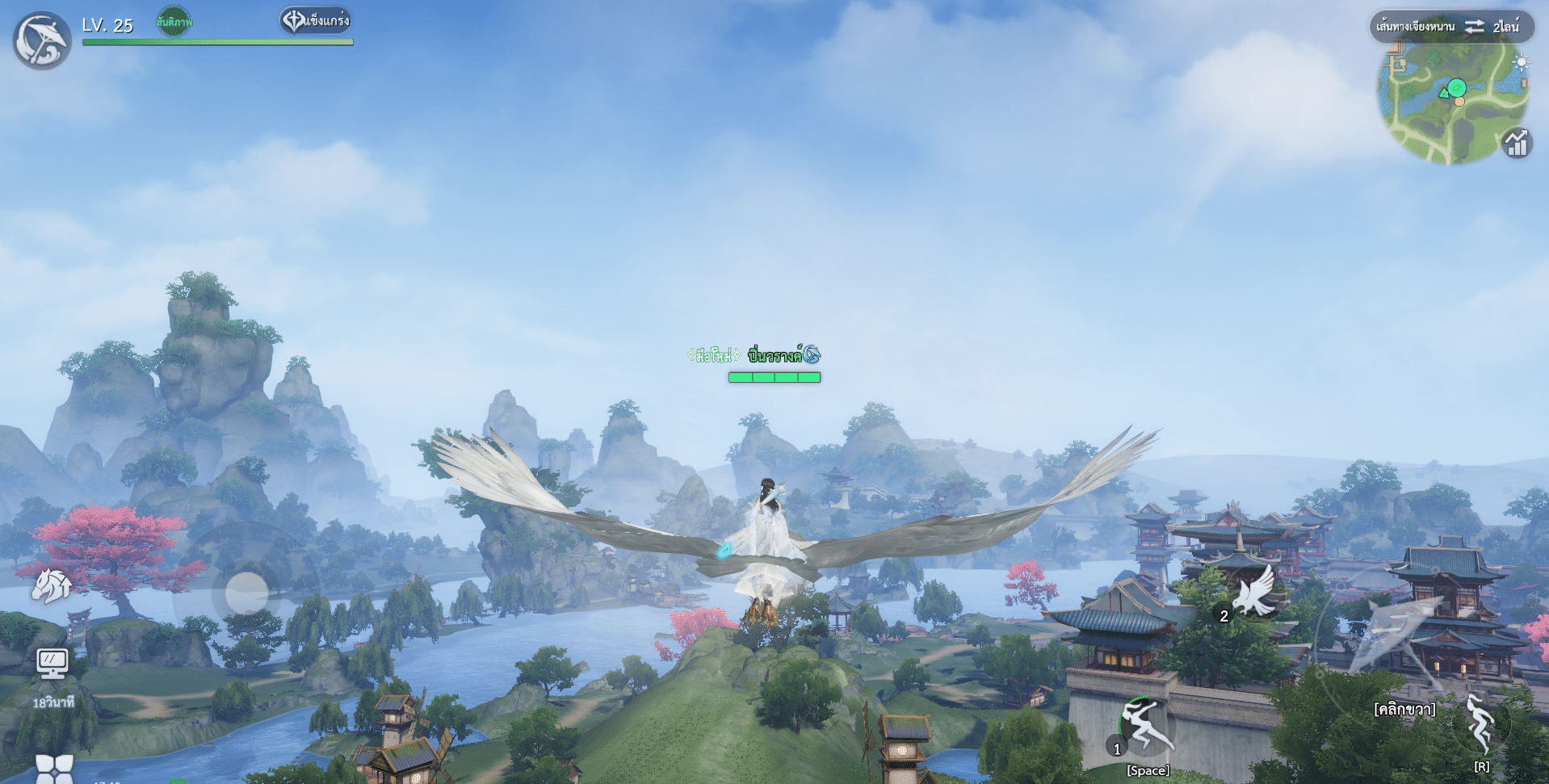The image size is (1549, 784).
Task: Tap the virtual joystick knob
Action: [246, 593]
